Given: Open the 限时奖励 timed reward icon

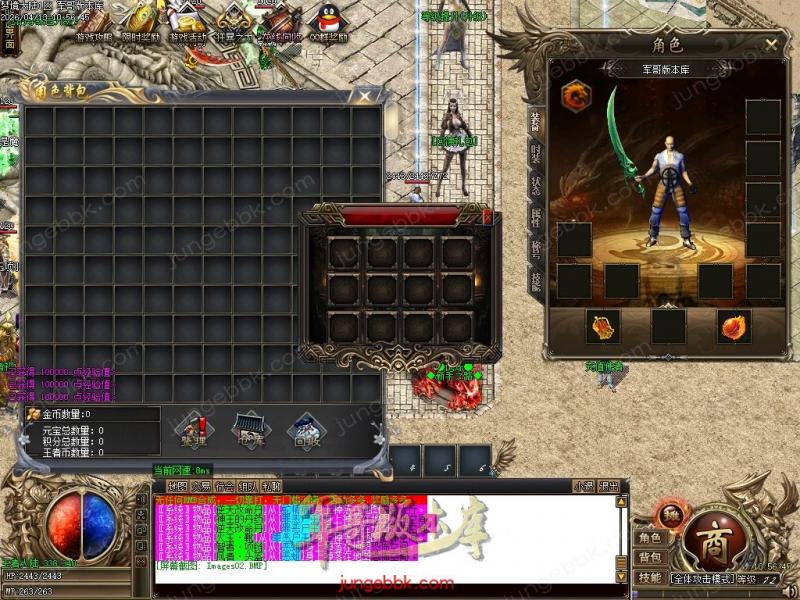Looking at the screenshot, I should pos(140,22).
